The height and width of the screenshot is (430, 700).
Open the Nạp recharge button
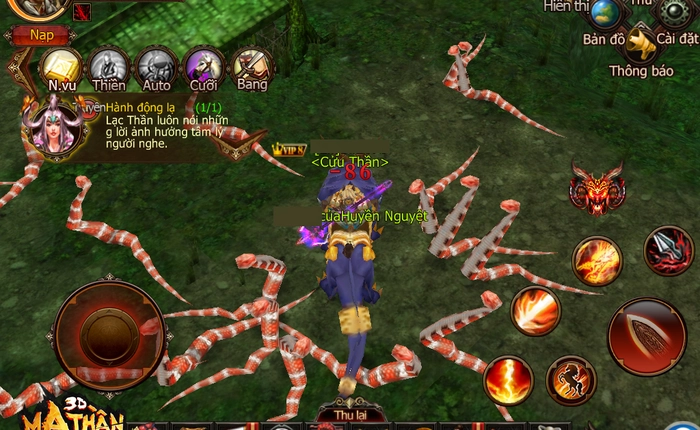41,35
